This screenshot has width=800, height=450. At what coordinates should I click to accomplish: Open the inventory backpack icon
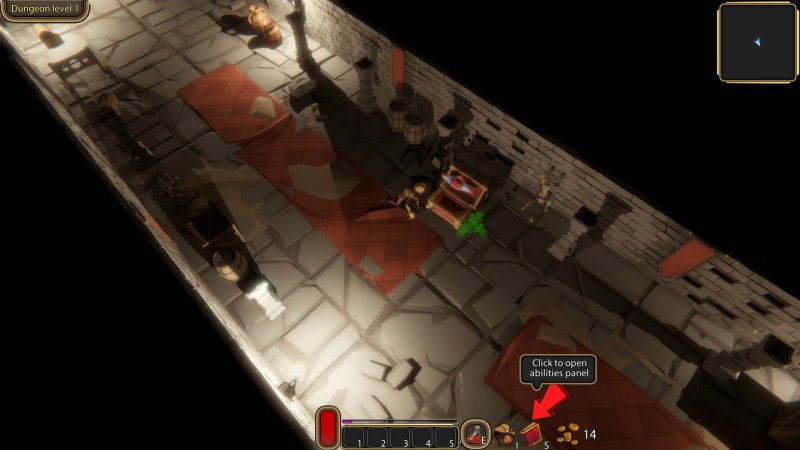tap(505, 434)
